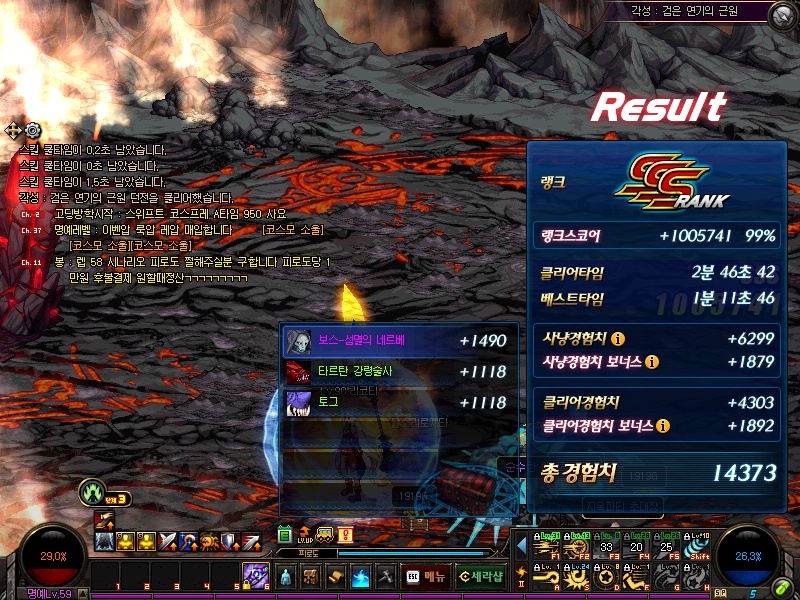Click the skill bar left arrow
The height and width of the screenshot is (600, 800).
(521, 547)
